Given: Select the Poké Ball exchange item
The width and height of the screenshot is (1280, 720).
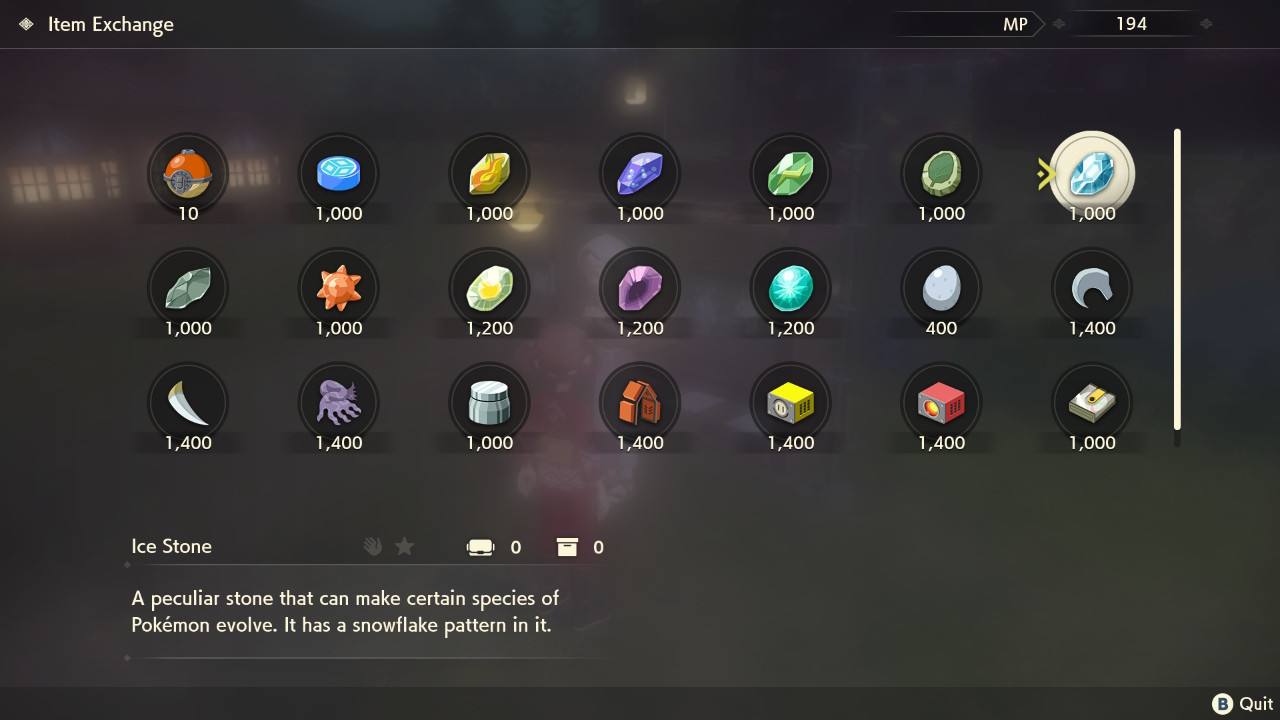Looking at the screenshot, I should click(188, 173).
